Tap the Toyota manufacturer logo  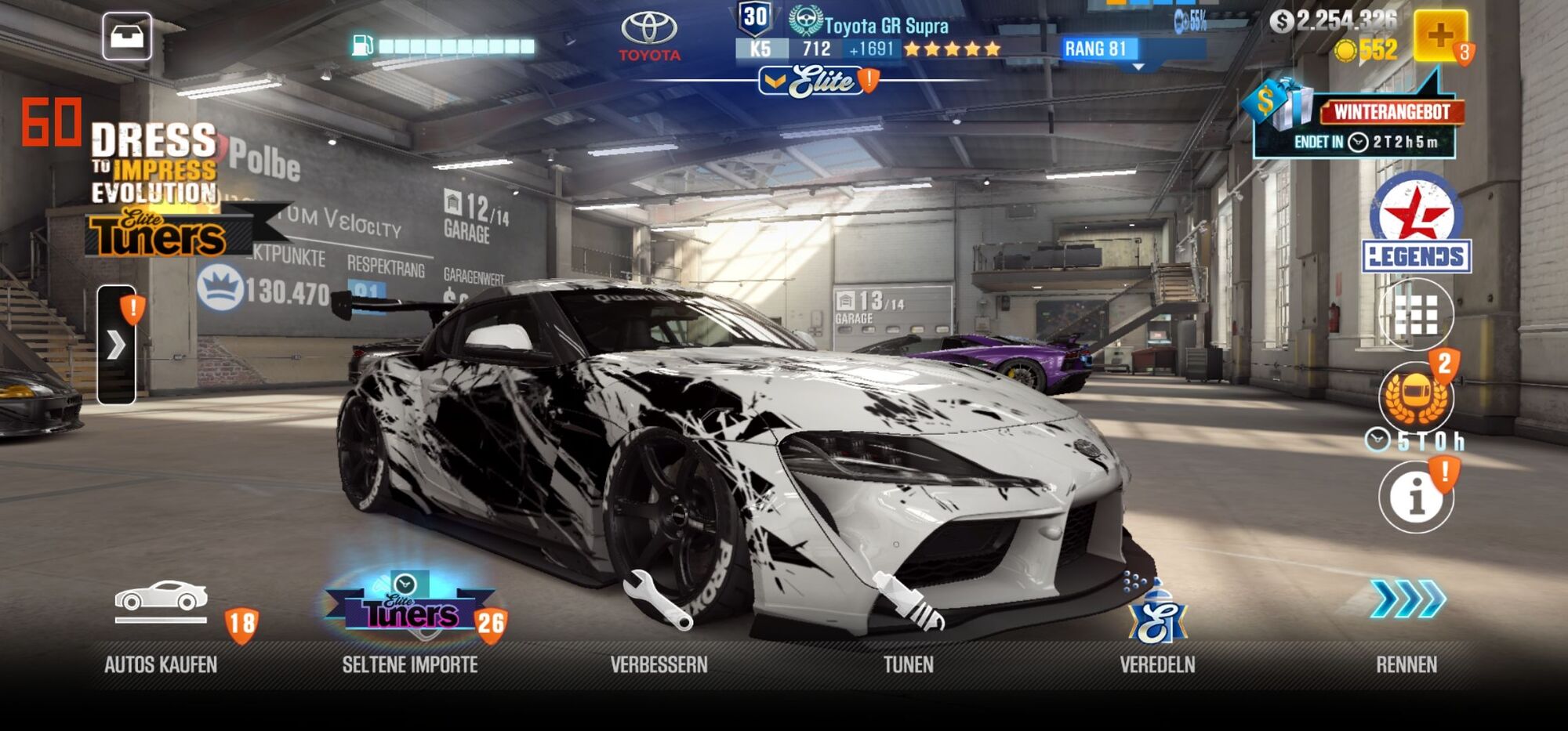(650, 36)
